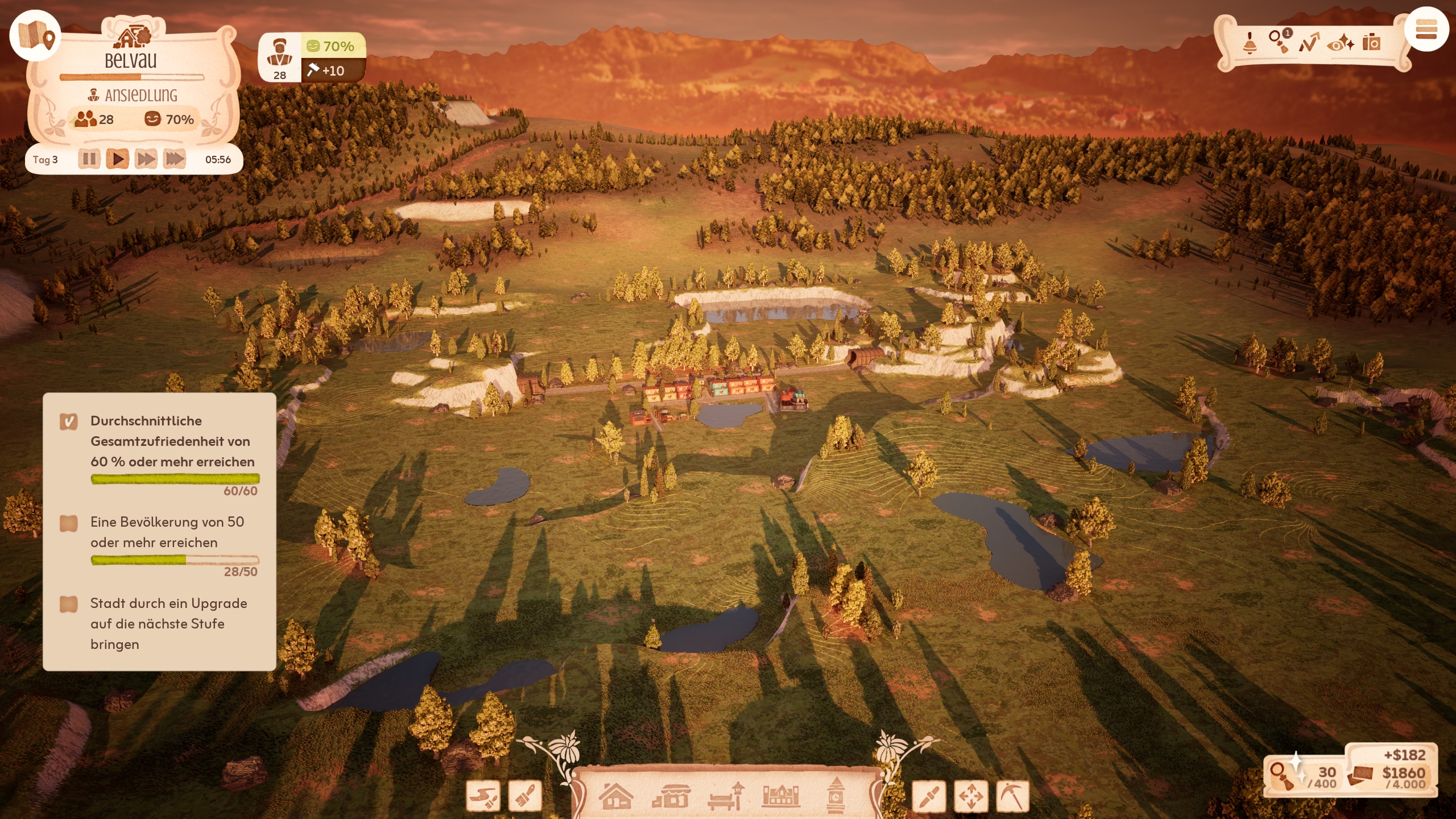The image size is (1456, 819).
Task: Open the bell notifications icon
Action: (1250, 43)
